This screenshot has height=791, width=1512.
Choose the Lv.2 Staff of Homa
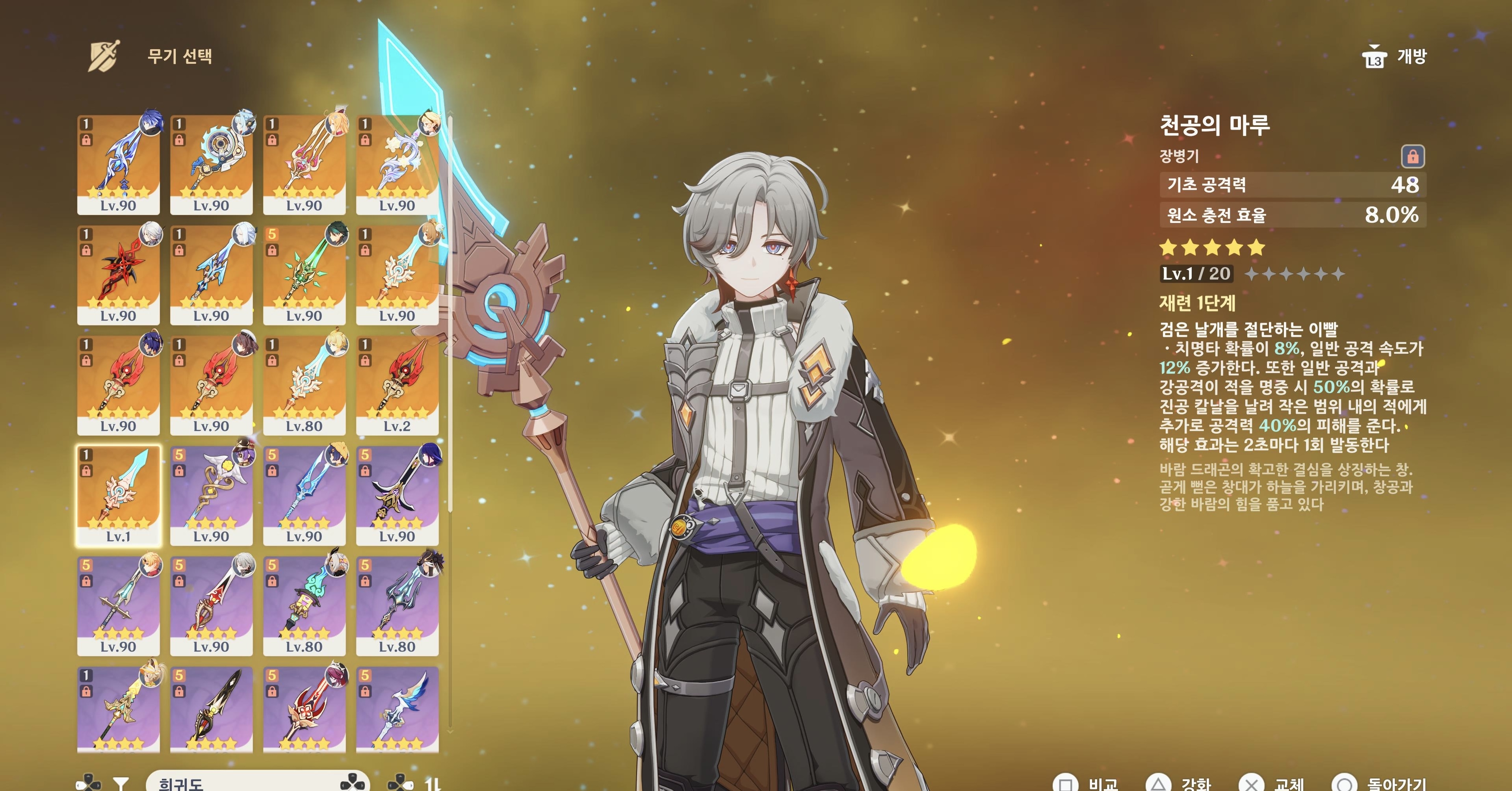click(x=398, y=384)
